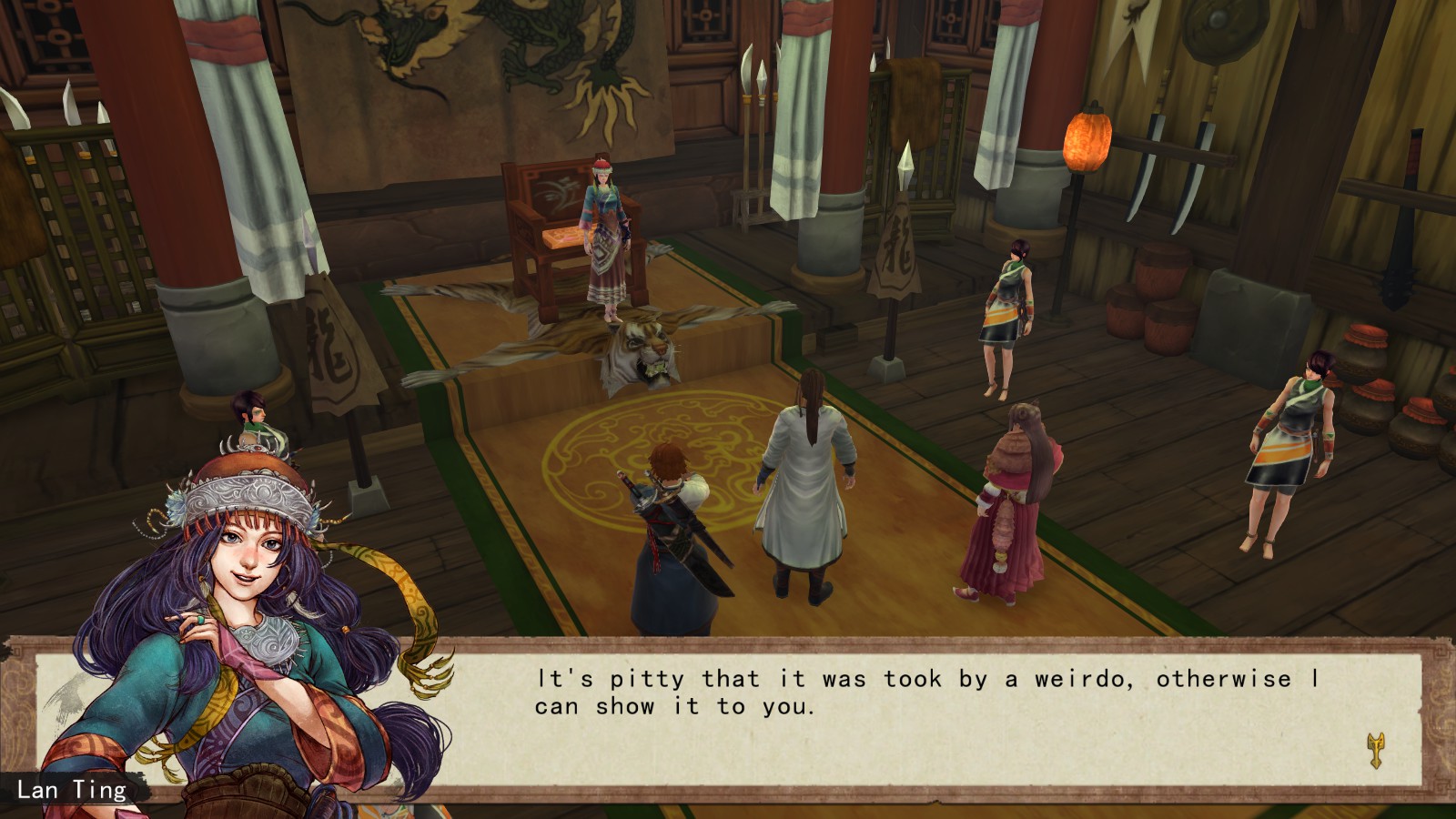Image resolution: width=1456 pixels, height=819 pixels.
Task: Click the golden continue arrow in dialogue box
Action: [x=1375, y=751]
